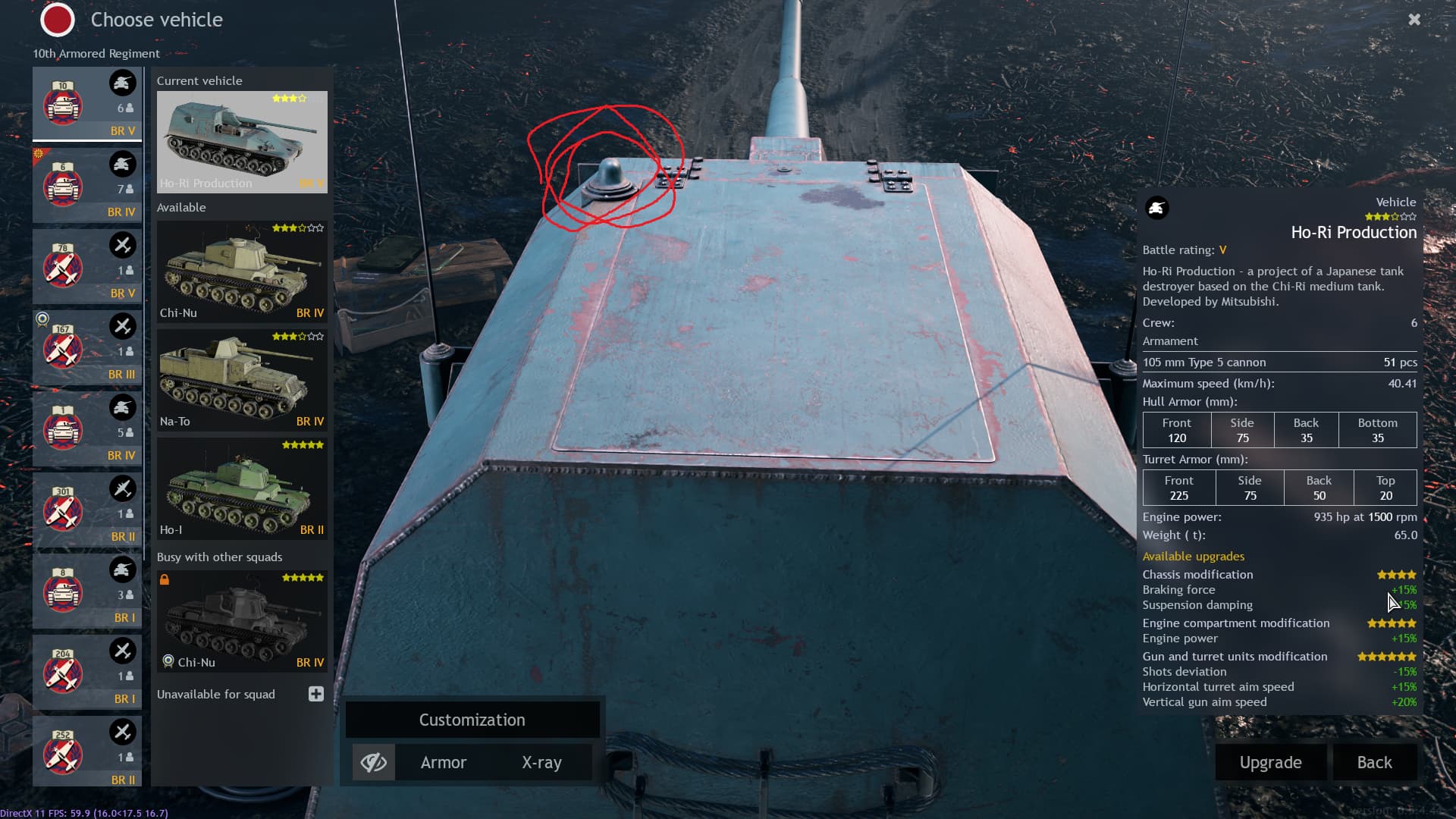Select the 10th Armored Regiment squad with 6 soldiers
The height and width of the screenshot is (819, 1456).
click(x=87, y=103)
